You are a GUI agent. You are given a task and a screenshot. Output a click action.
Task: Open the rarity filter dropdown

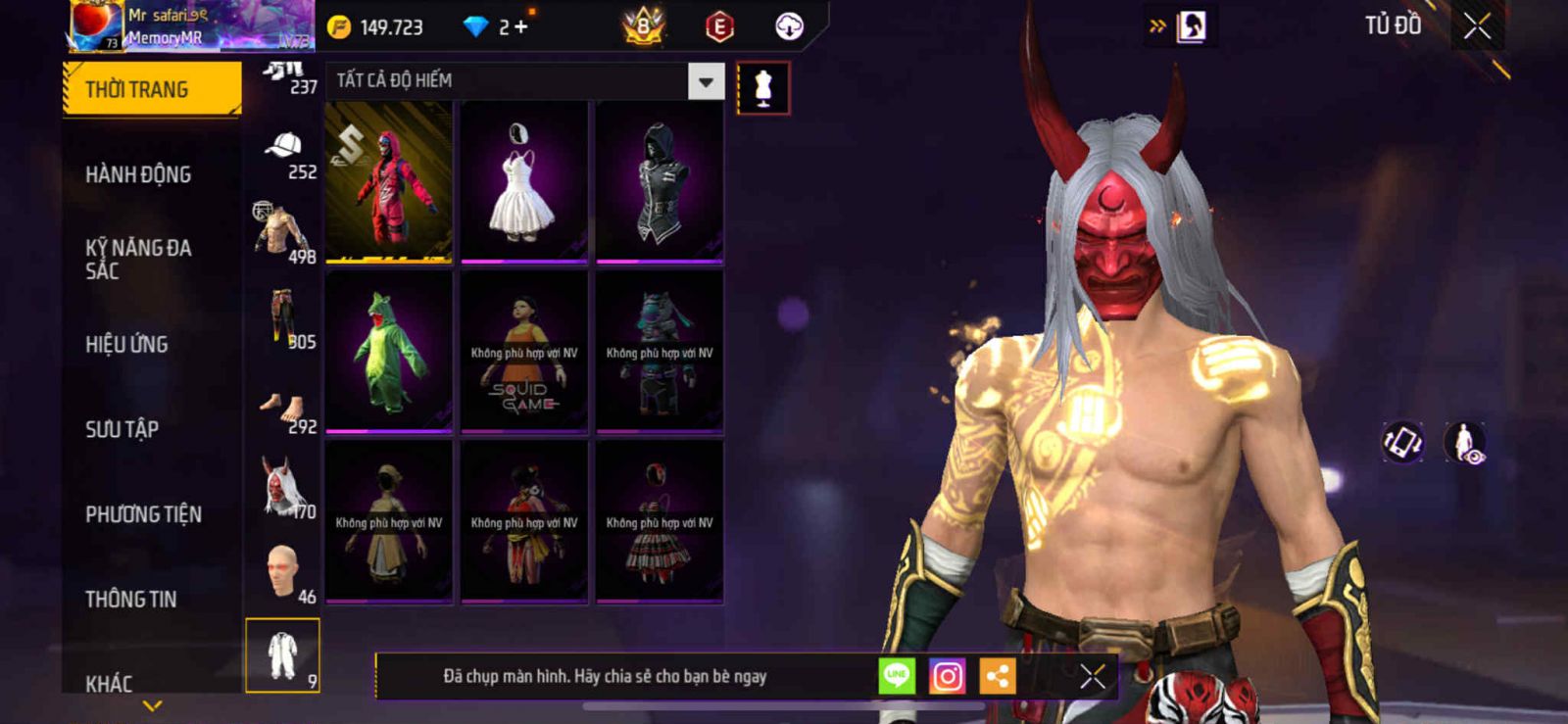(x=706, y=81)
